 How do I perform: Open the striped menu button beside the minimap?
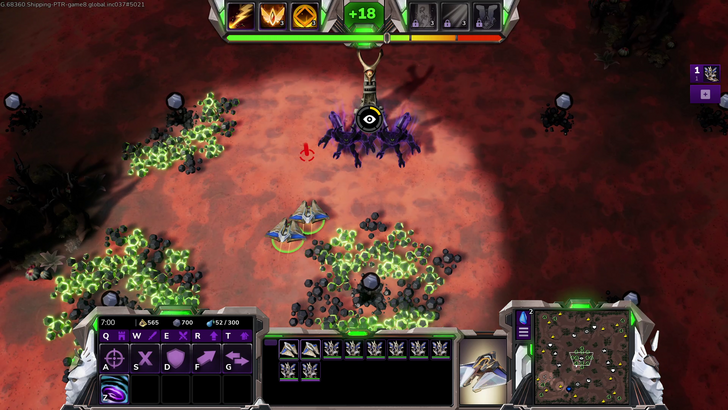523,333
